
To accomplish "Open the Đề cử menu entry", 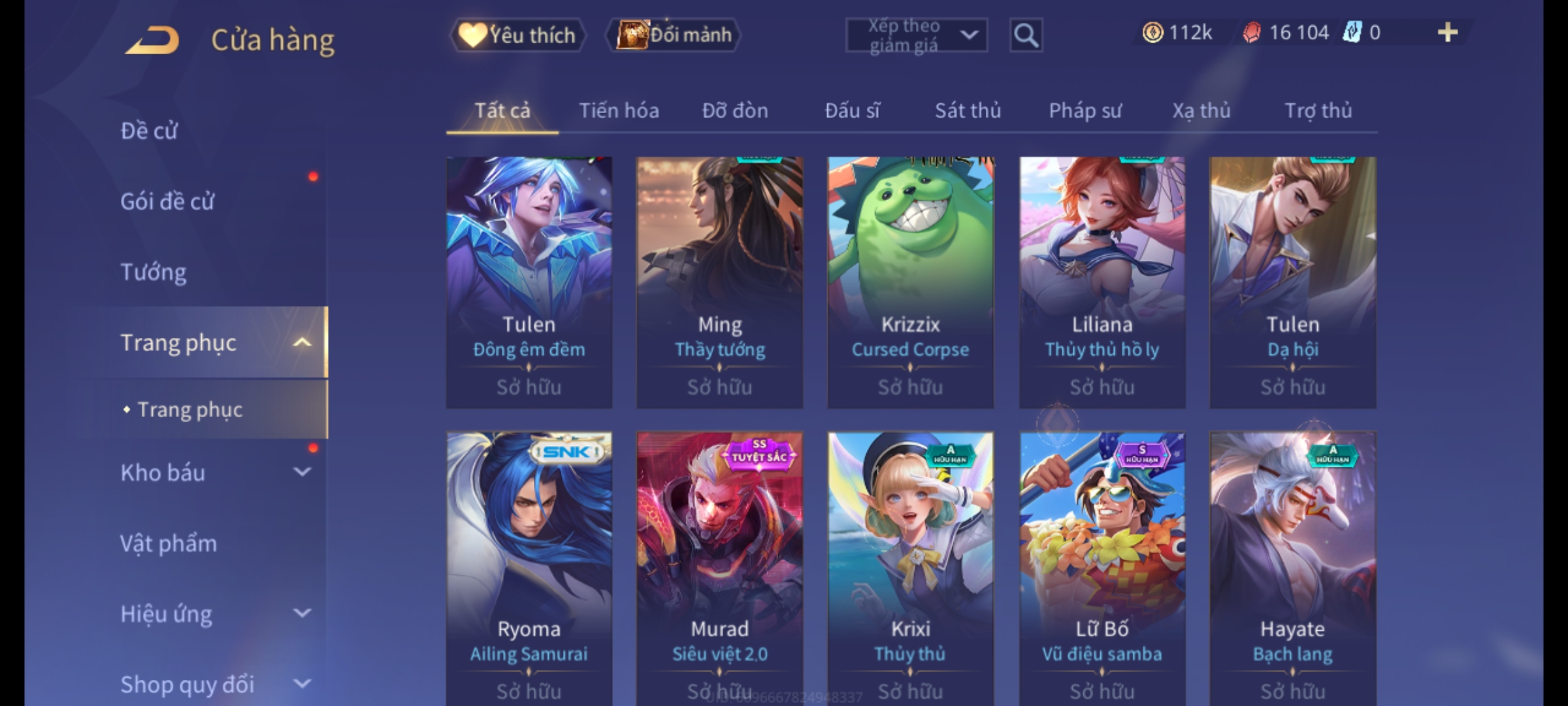I will click(x=149, y=131).
